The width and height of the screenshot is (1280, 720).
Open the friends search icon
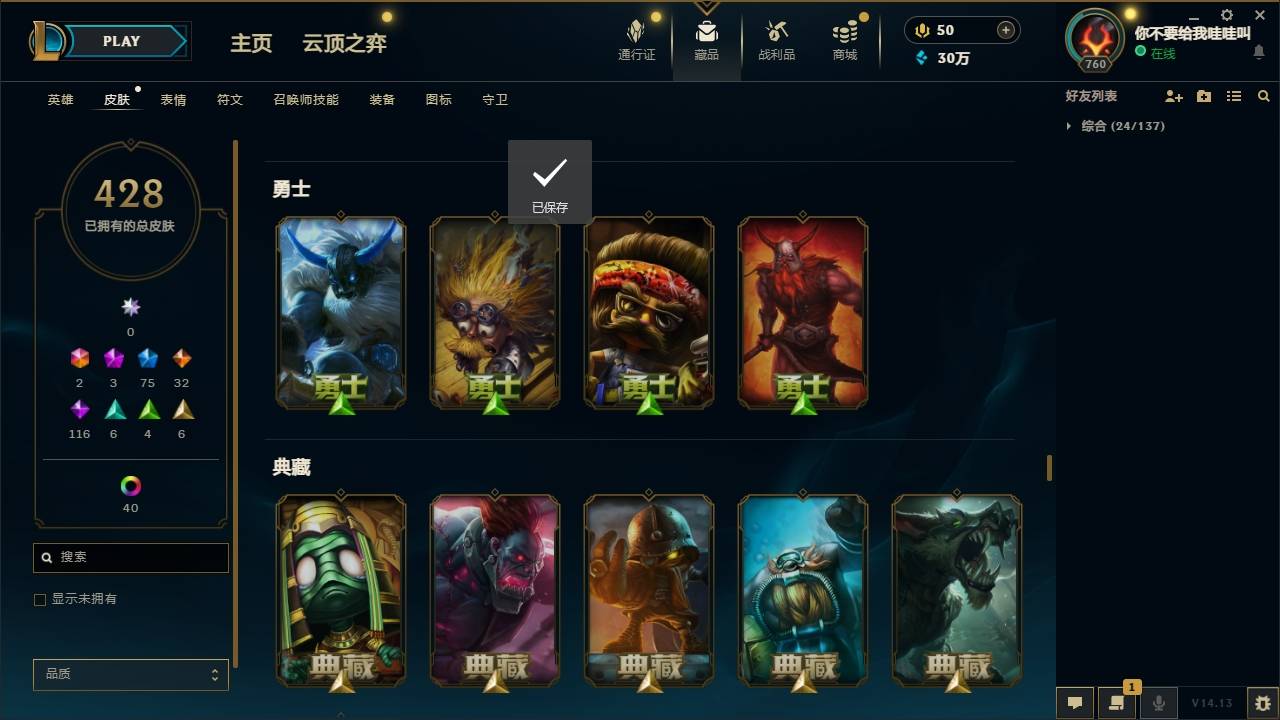pyautogui.click(x=1264, y=96)
